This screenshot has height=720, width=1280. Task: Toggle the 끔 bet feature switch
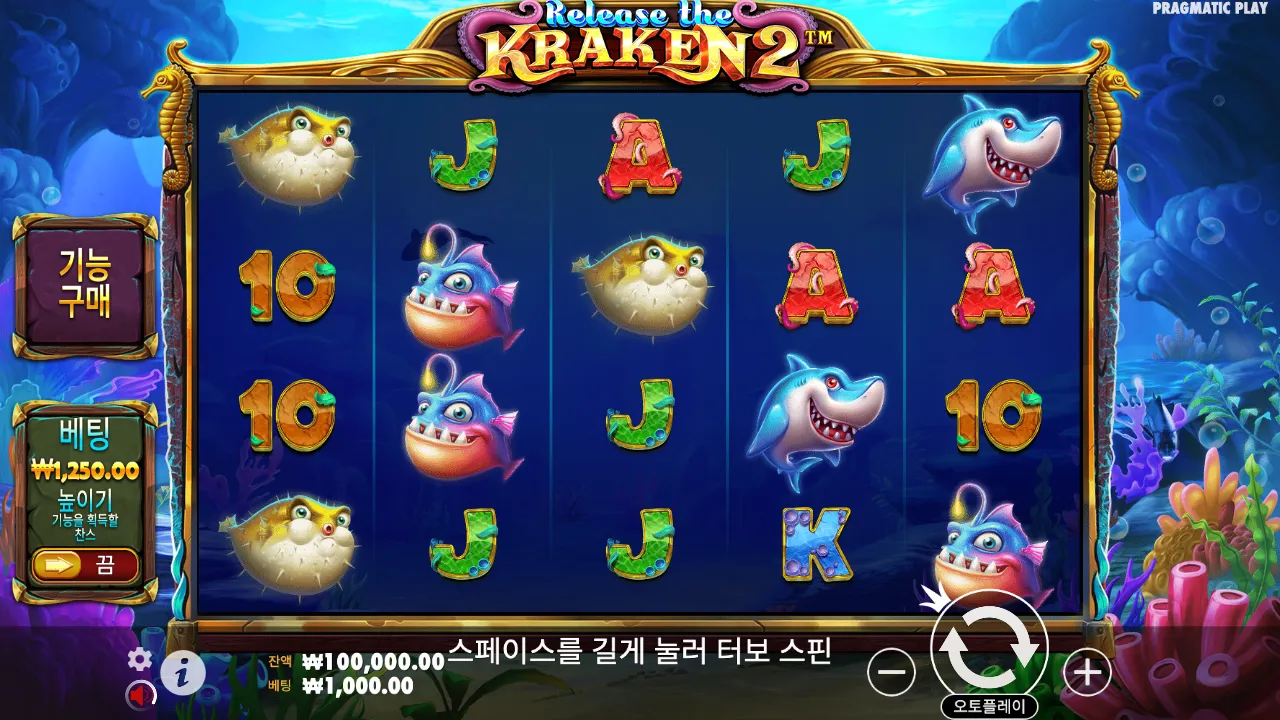tap(85, 565)
